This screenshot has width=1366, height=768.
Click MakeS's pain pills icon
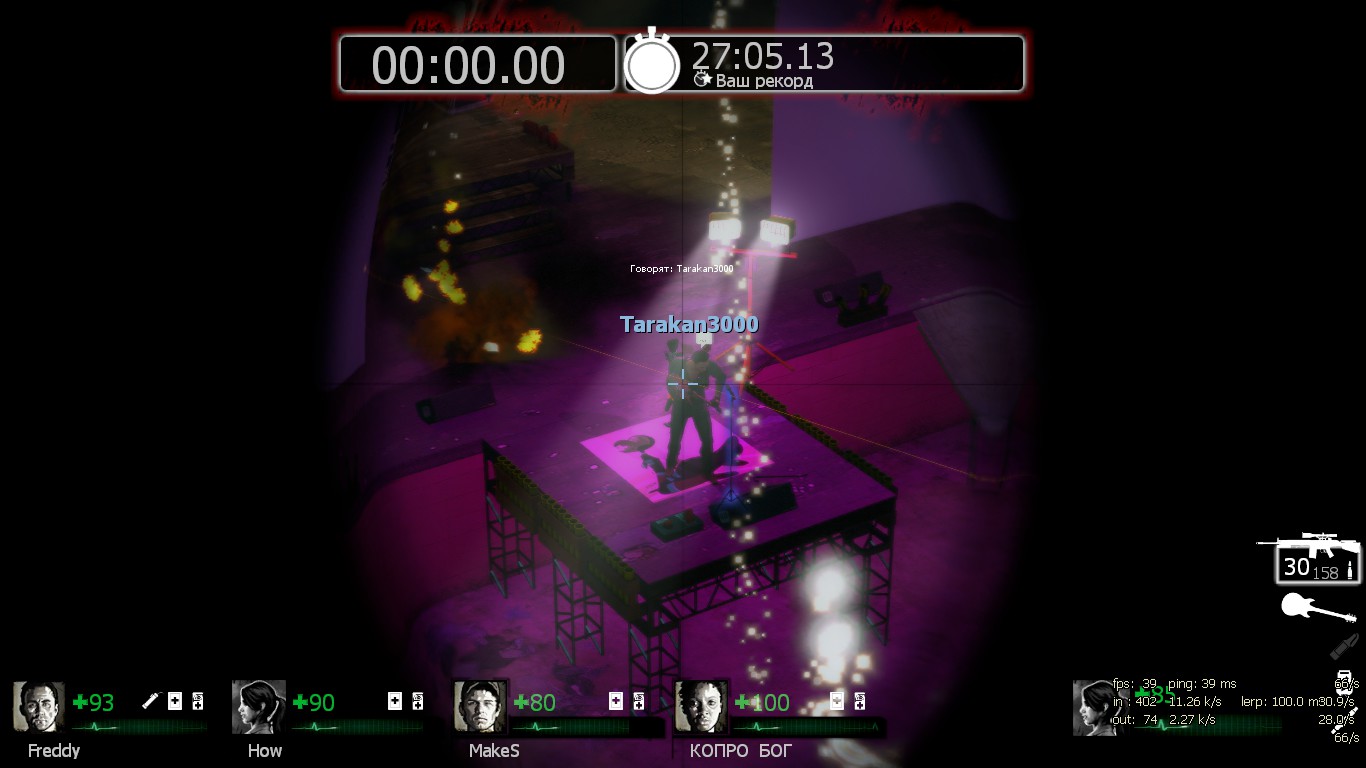[639, 701]
